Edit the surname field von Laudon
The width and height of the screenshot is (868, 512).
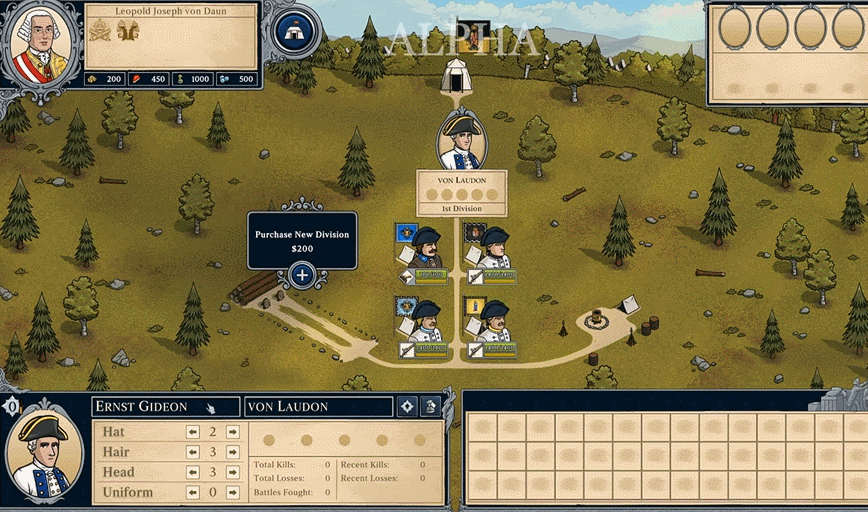pyautogui.click(x=317, y=406)
